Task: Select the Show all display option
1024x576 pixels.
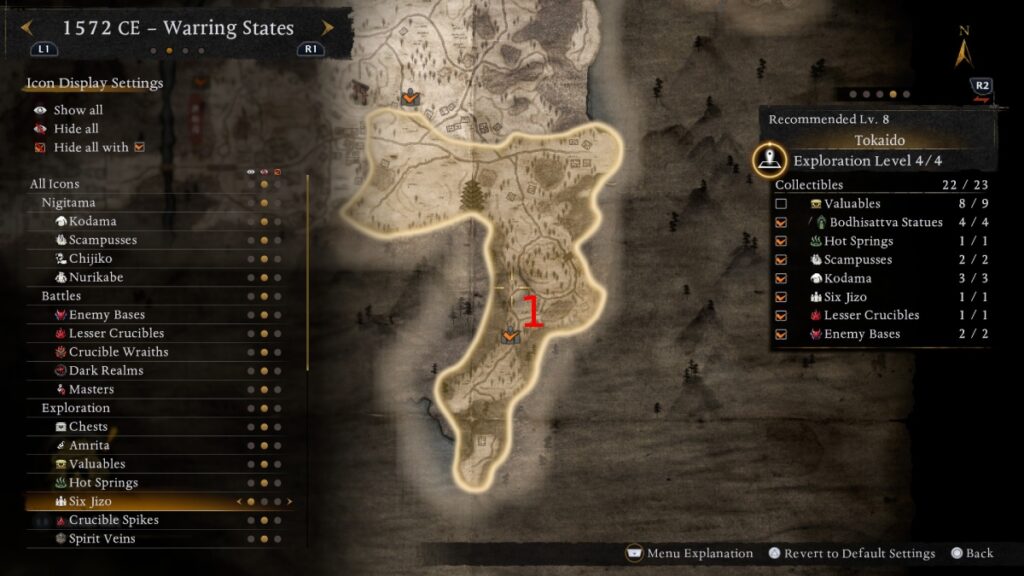Action: coord(77,110)
